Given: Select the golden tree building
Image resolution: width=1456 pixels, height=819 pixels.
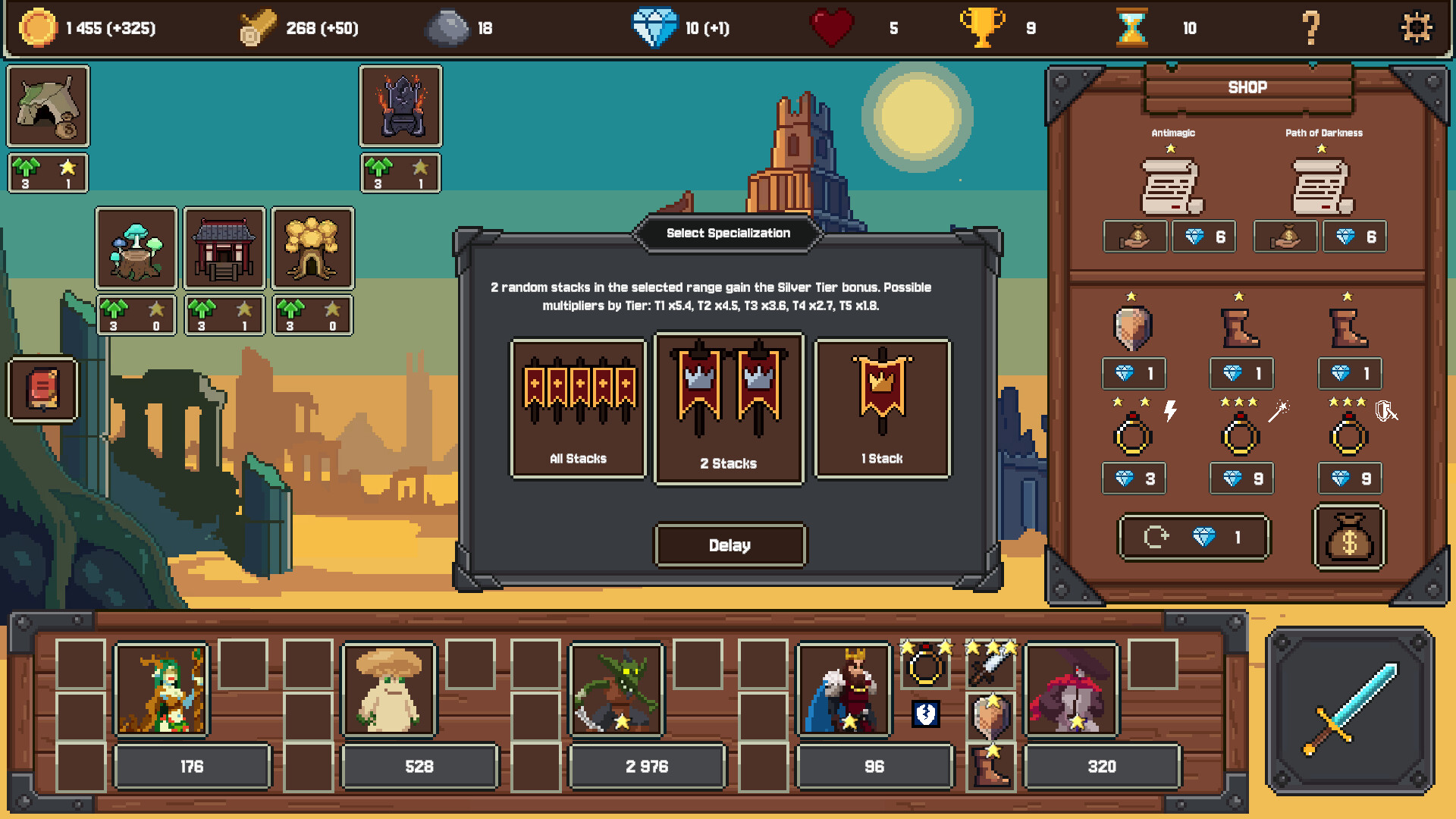Looking at the screenshot, I should pyautogui.click(x=312, y=248).
